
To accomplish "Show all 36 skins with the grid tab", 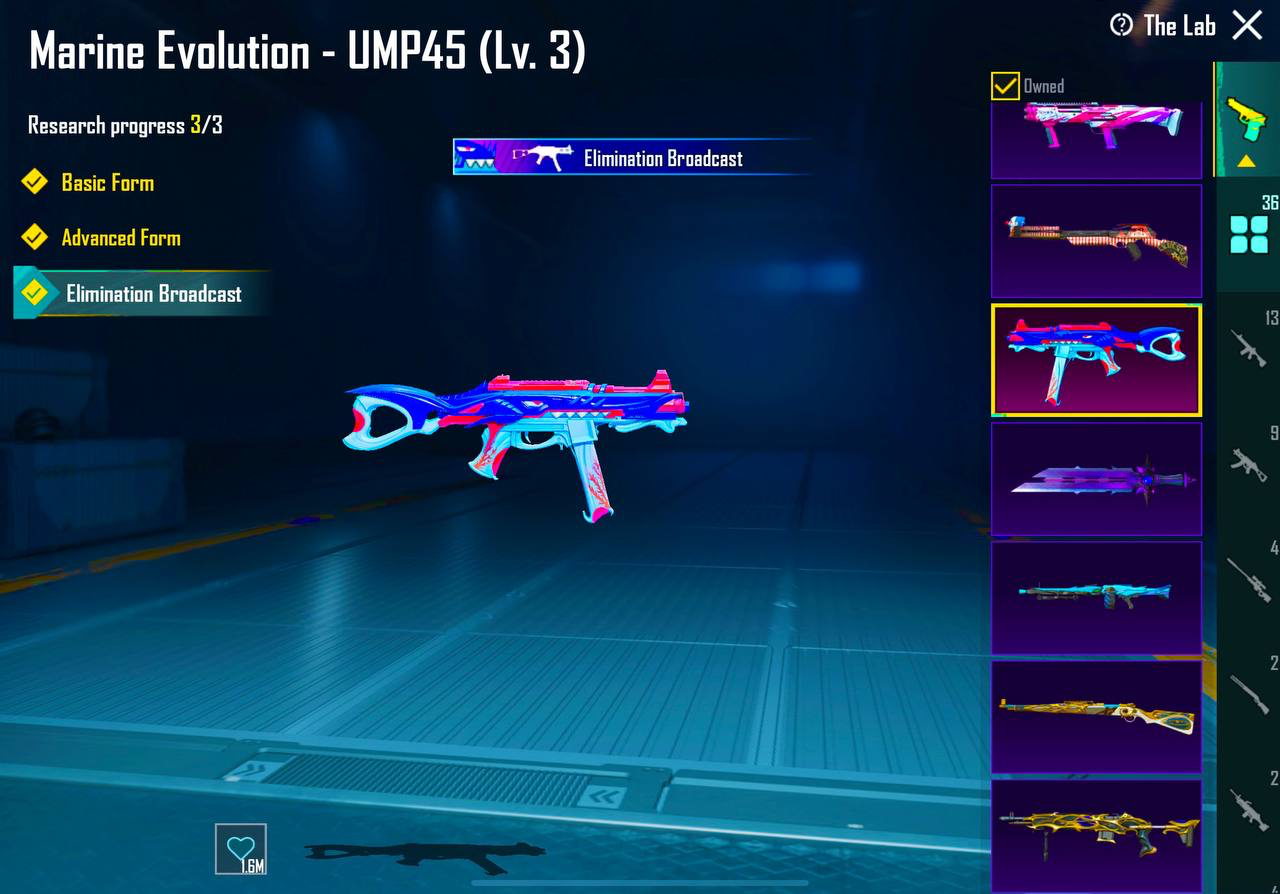I will click(1248, 234).
